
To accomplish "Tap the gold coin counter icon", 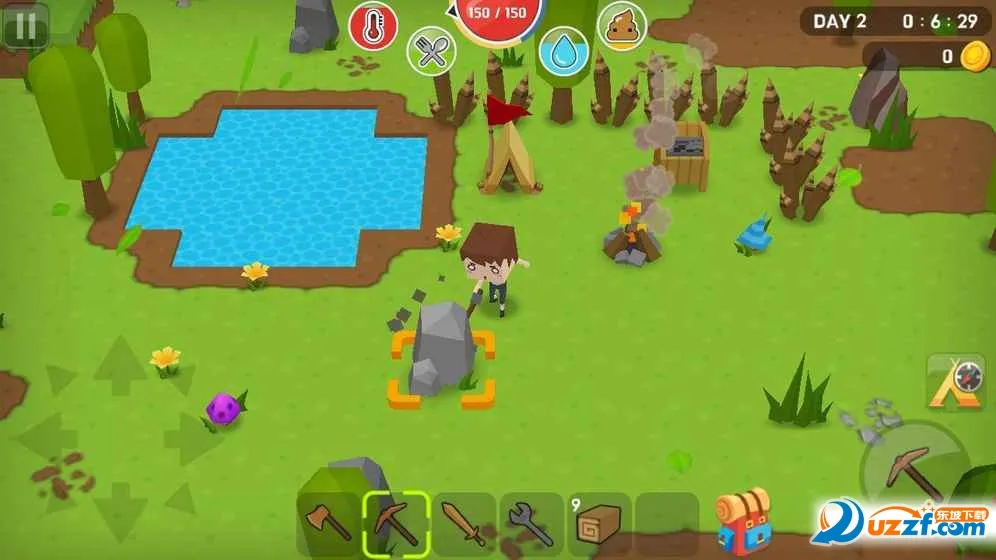I will 974,57.
